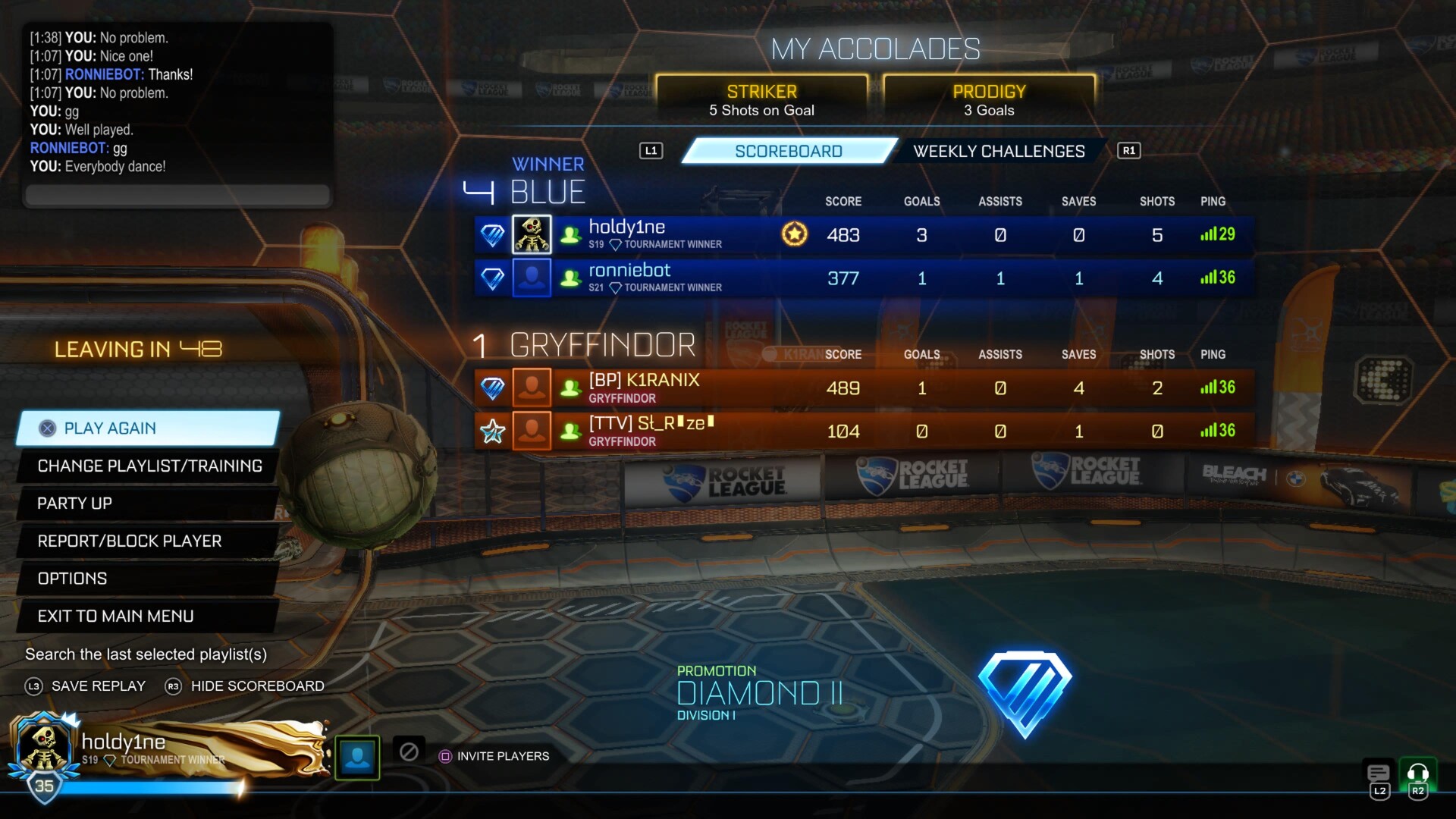
Task: Select holdy1ne's skeleton player avatar
Action: (x=532, y=235)
